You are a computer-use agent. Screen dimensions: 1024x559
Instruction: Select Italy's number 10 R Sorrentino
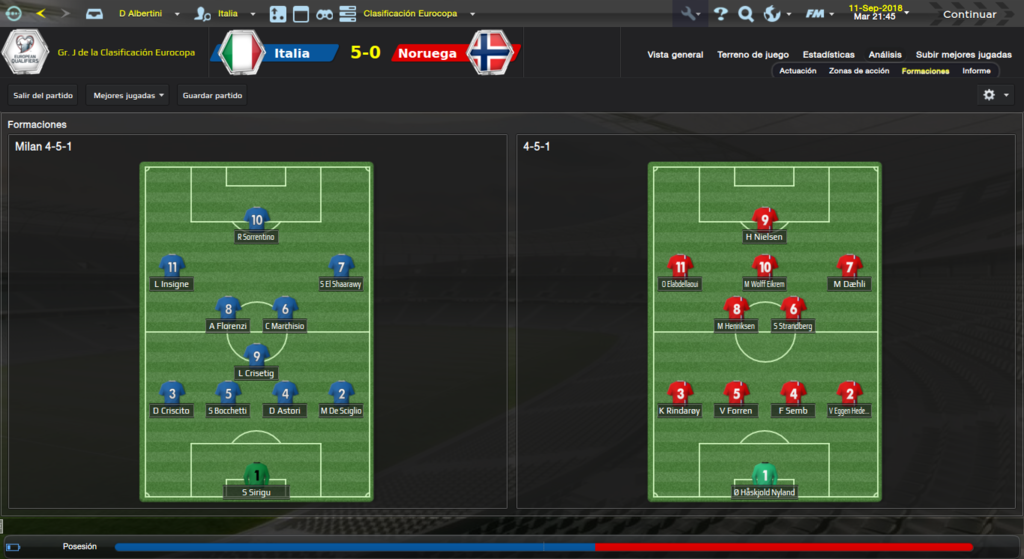tap(257, 224)
